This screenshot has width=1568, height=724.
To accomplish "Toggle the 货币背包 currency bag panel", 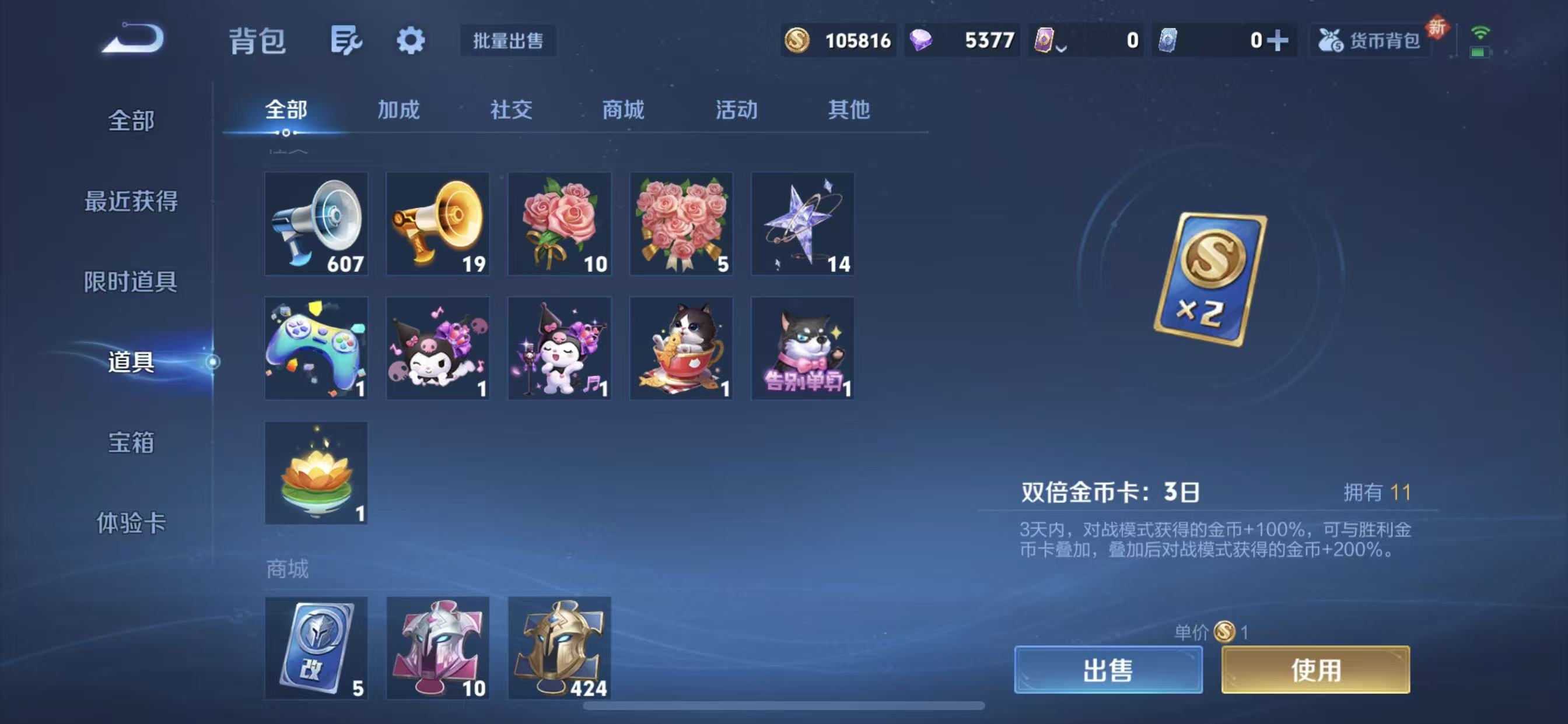I will coord(1370,40).
